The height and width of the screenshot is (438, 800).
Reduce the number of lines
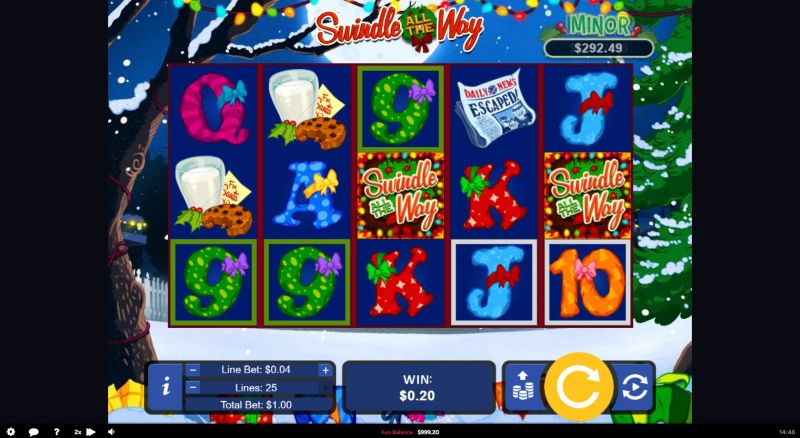(x=193, y=387)
